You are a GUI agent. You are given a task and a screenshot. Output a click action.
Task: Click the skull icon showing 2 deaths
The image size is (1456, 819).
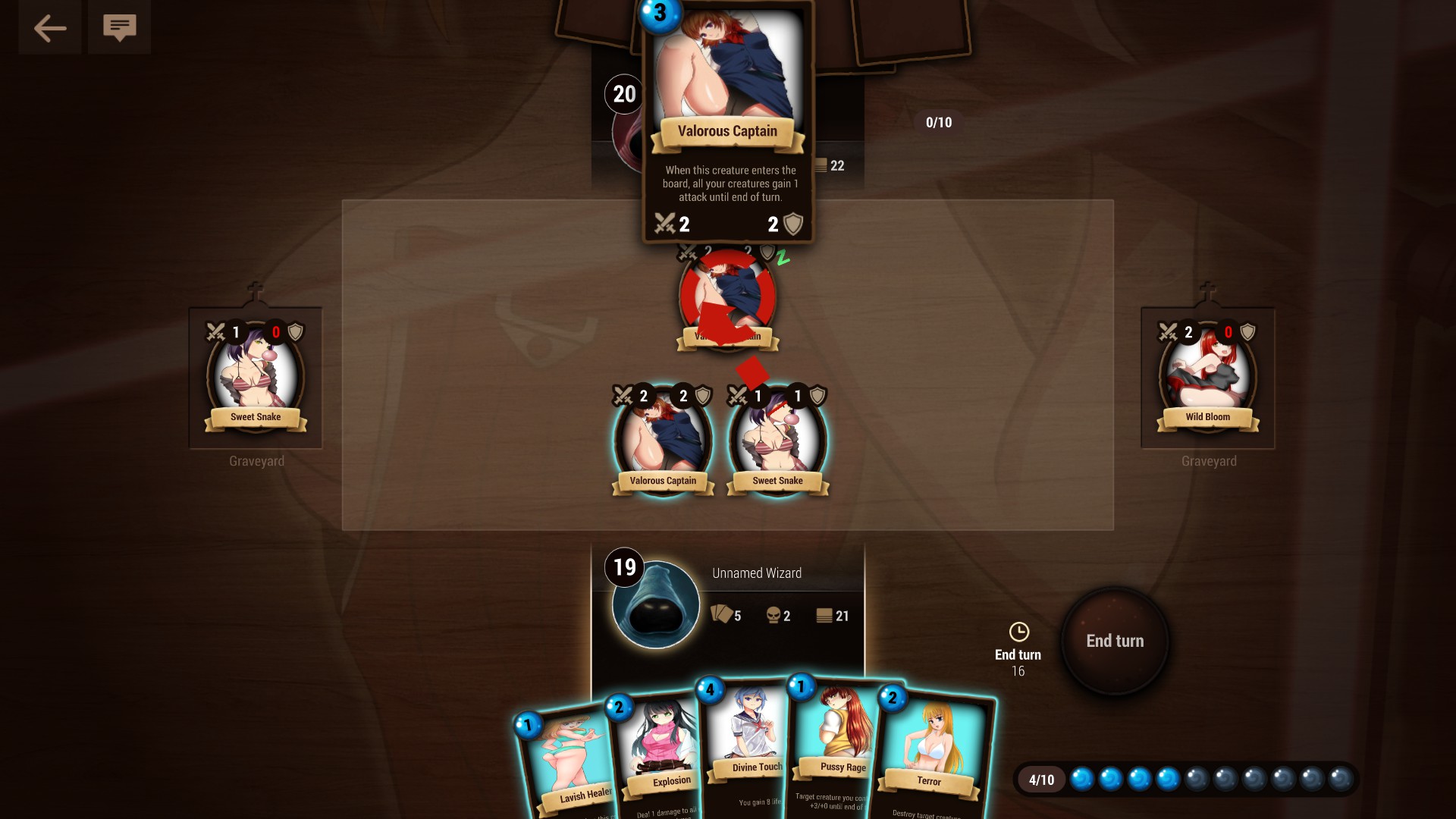pyautogui.click(x=773, y=616)
